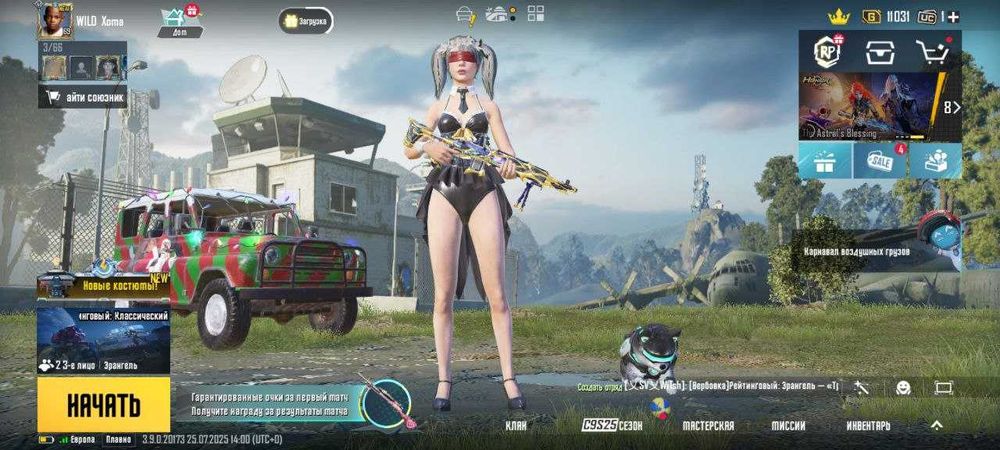This screenshot has height=450, width=1000.
Task: Open the Миссии menu
Action: pyautogui.click(x=788, y=425)
